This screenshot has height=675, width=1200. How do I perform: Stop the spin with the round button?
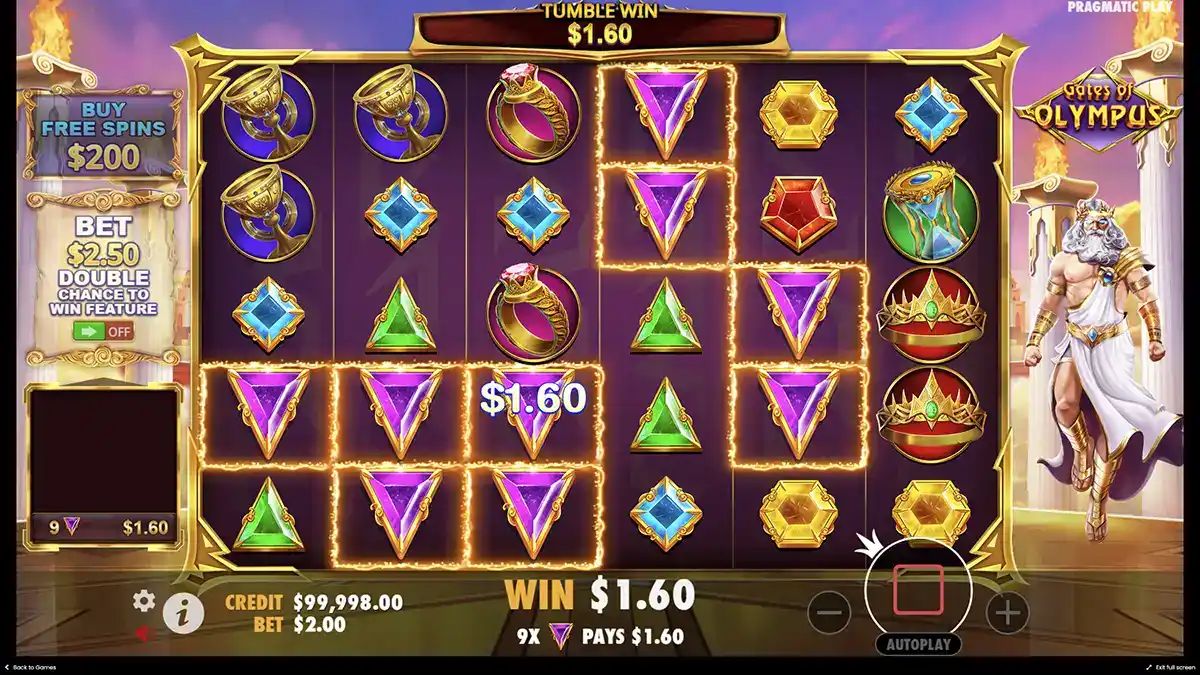coord(918,590)
